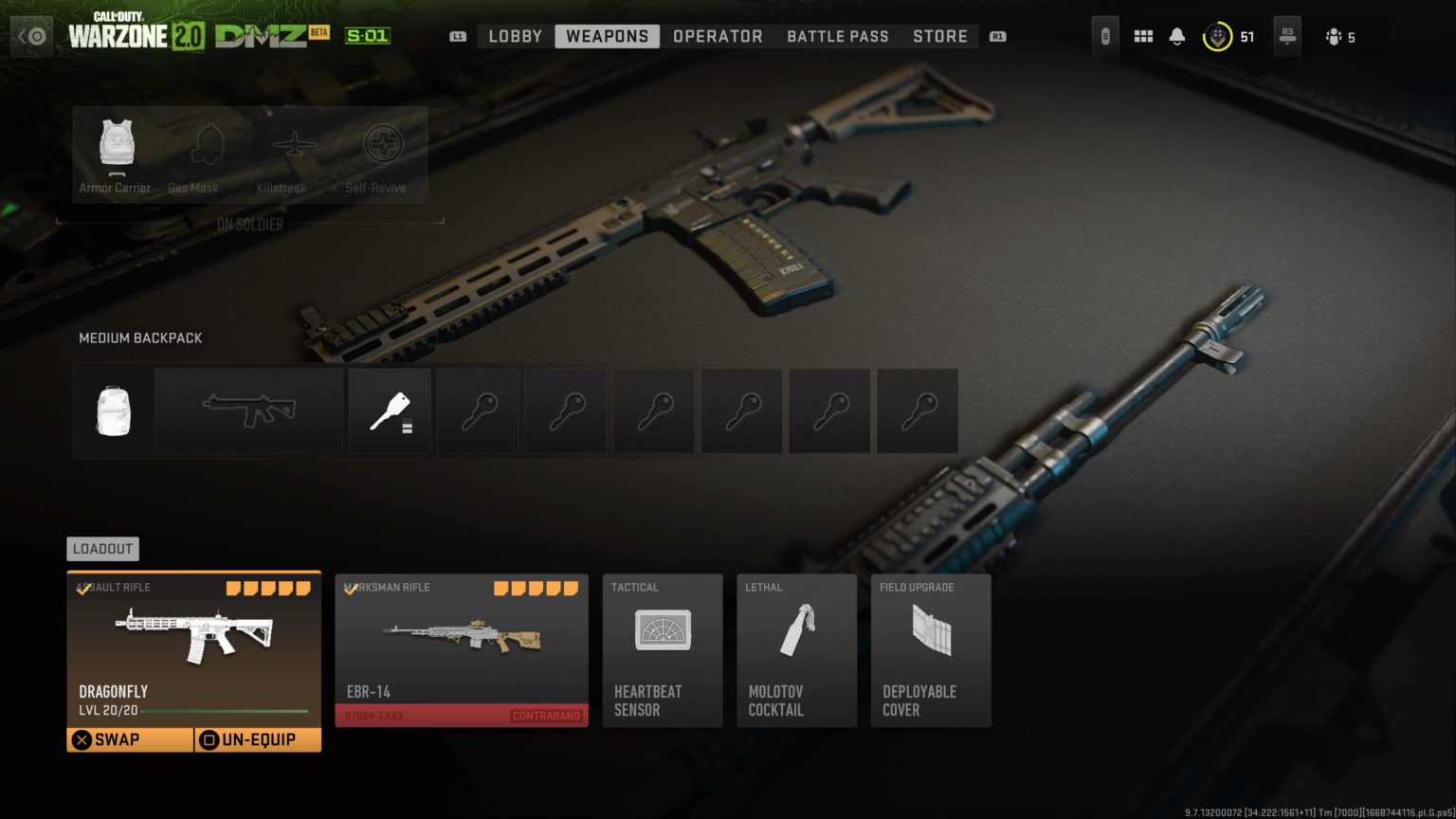This screenshot has height=819, width=1456.
Task: Click the channels grid icon
Action: coord(1143,36)
